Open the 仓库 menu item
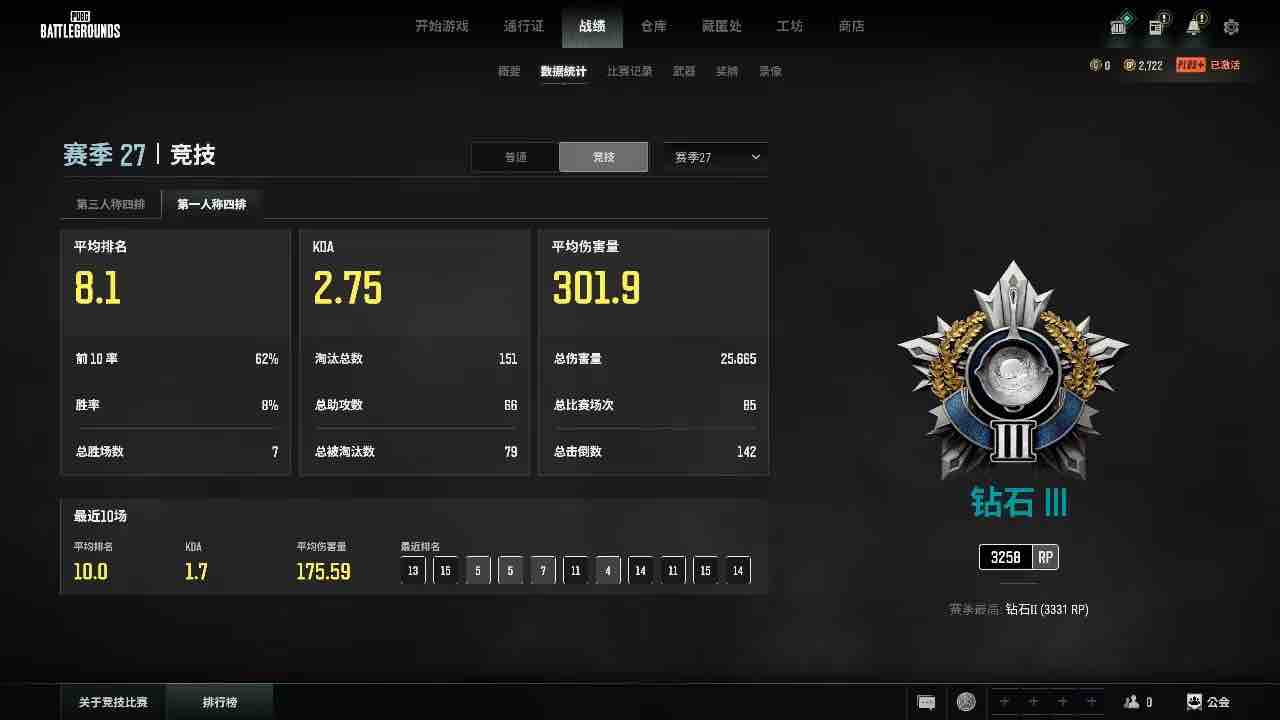Viewport: 1280px width, 720px height. click(x=653, y=26)
